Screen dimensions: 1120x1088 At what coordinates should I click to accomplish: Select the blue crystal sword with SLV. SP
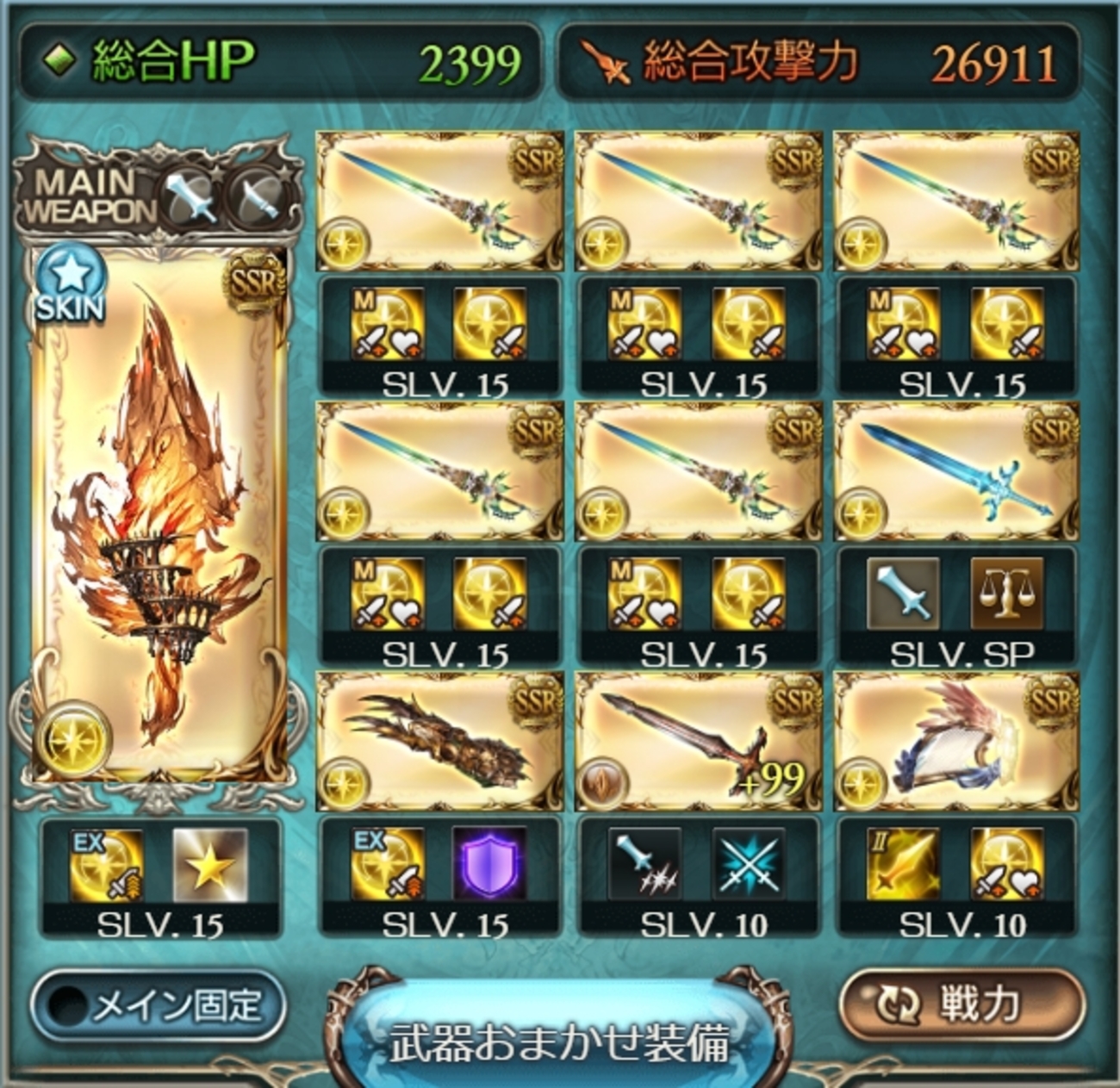[956, 472]
